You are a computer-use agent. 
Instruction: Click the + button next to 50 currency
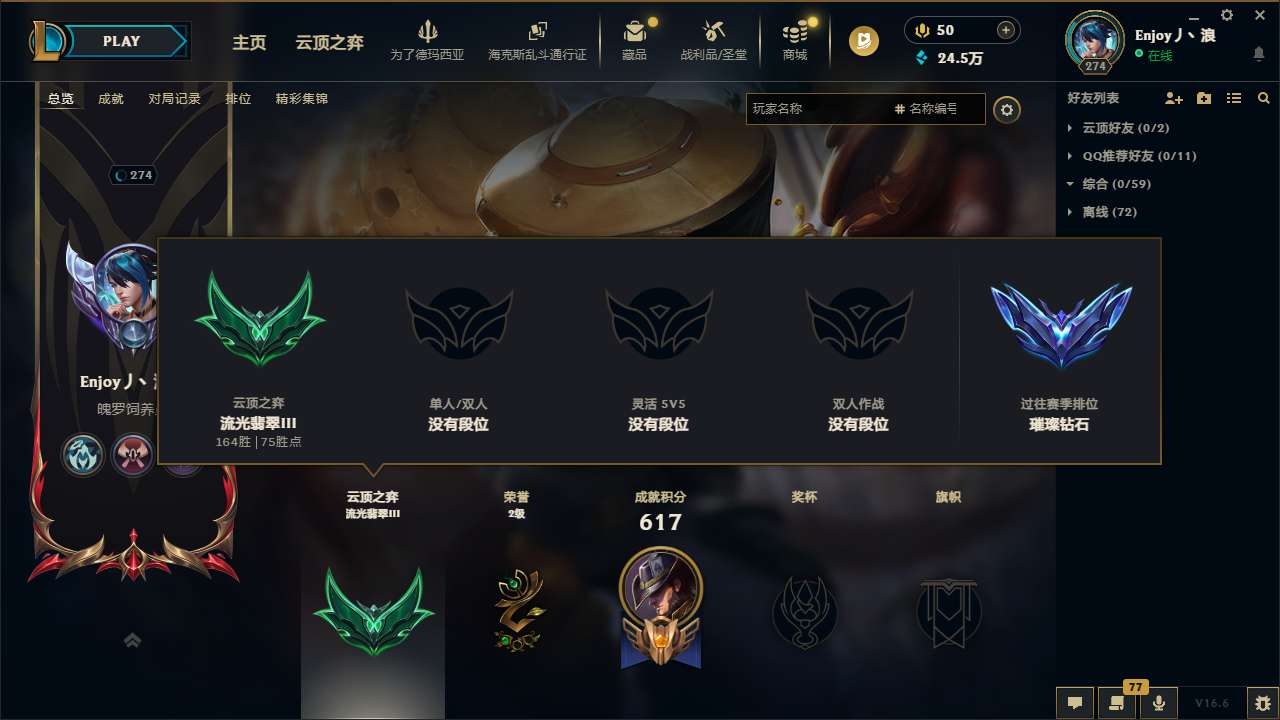(1004, 29)
